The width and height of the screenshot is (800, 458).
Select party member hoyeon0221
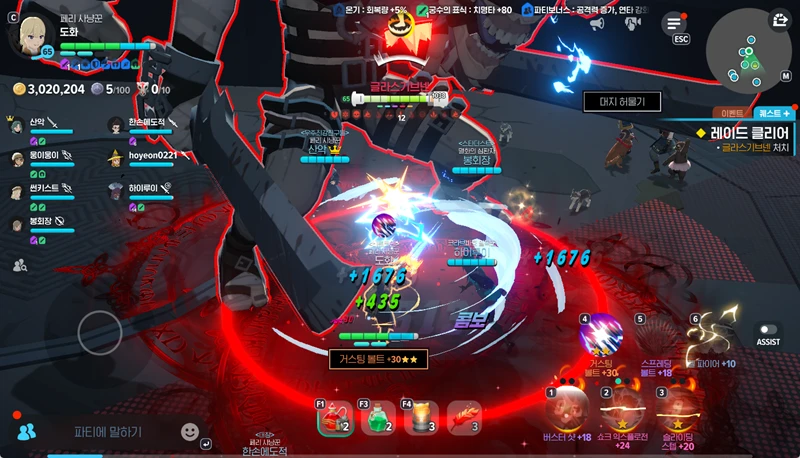(x=152, y=156)
